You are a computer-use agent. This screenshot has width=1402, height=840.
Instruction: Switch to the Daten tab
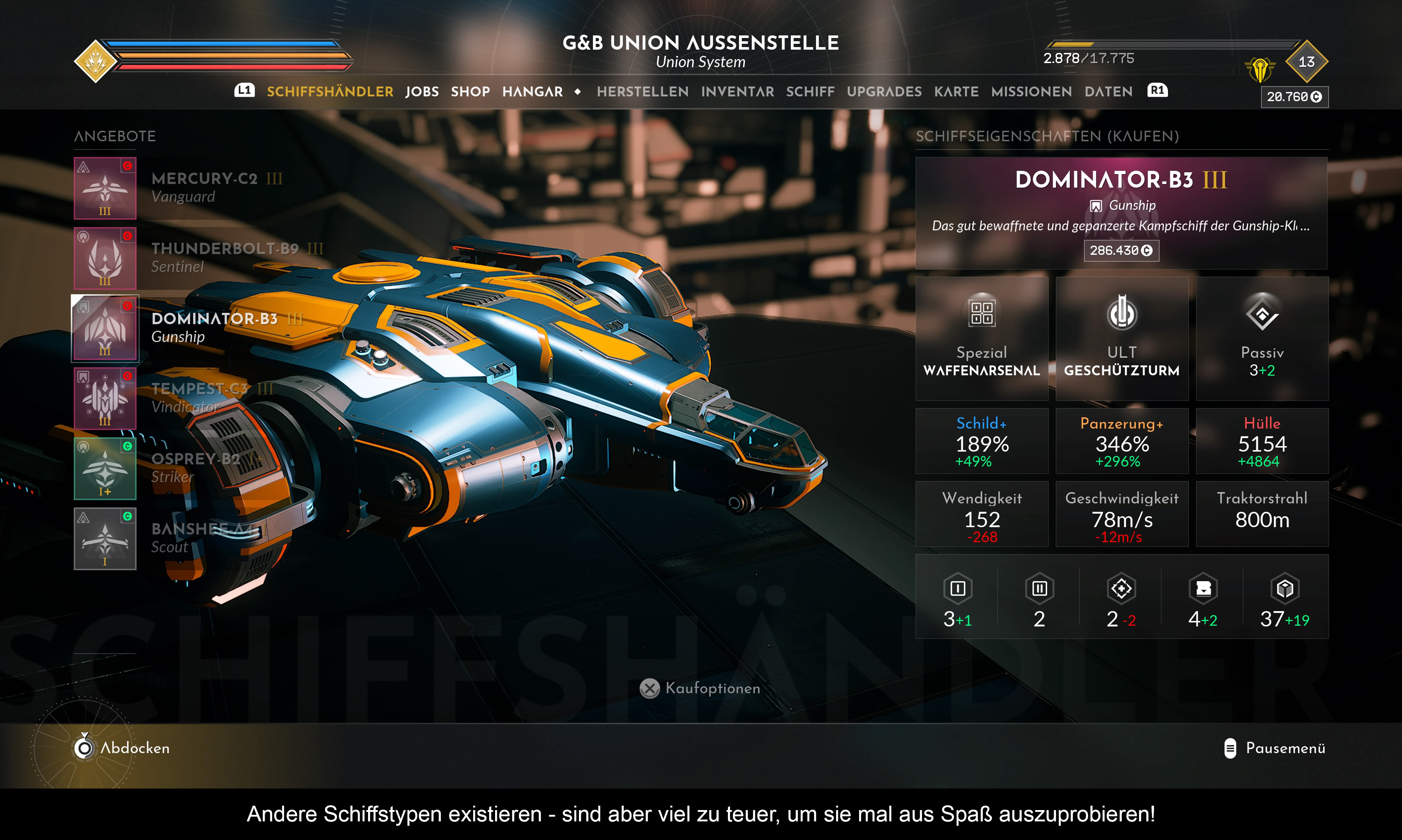[1108, 92]
